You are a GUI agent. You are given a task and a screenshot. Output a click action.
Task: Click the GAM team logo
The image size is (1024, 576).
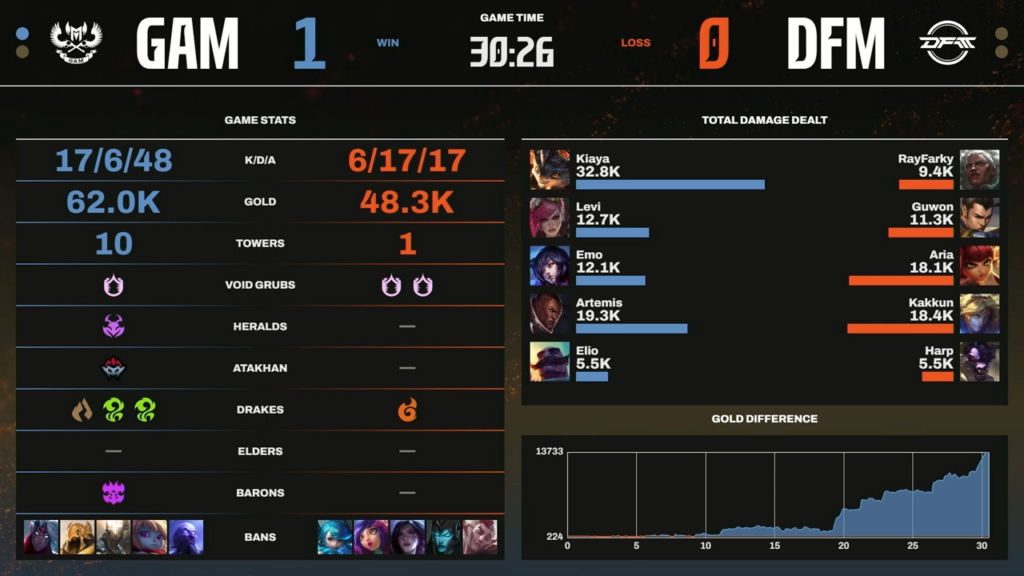pos(76,43)
